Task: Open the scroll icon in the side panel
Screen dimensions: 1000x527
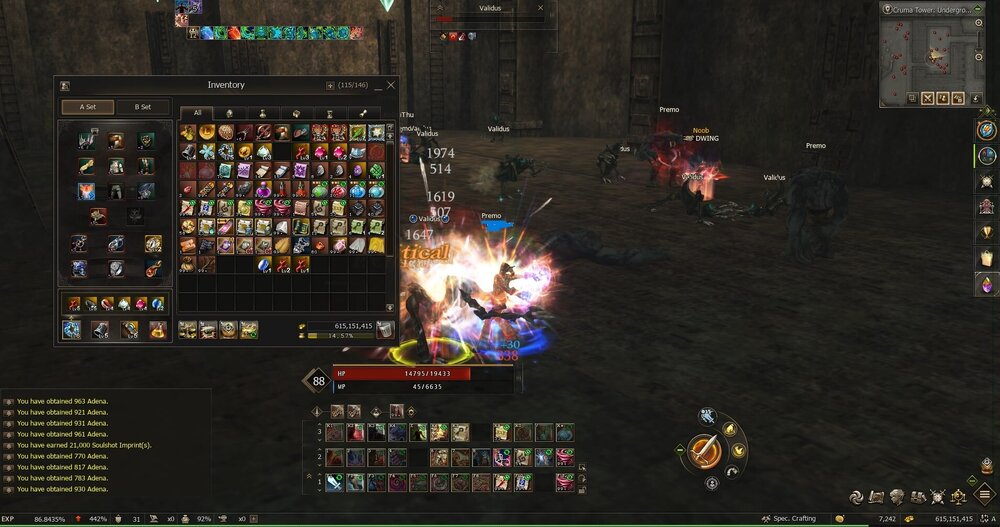Action: [986, 258]
